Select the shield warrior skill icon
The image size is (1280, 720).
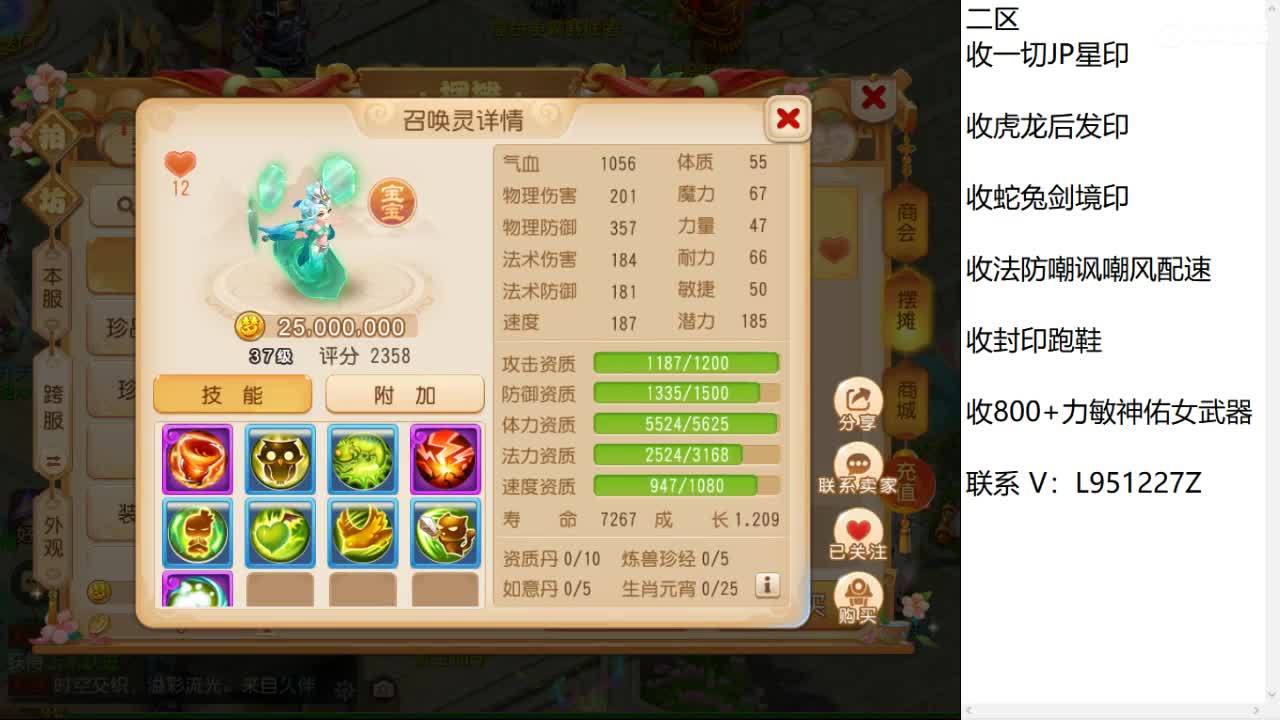coord(445,534)
